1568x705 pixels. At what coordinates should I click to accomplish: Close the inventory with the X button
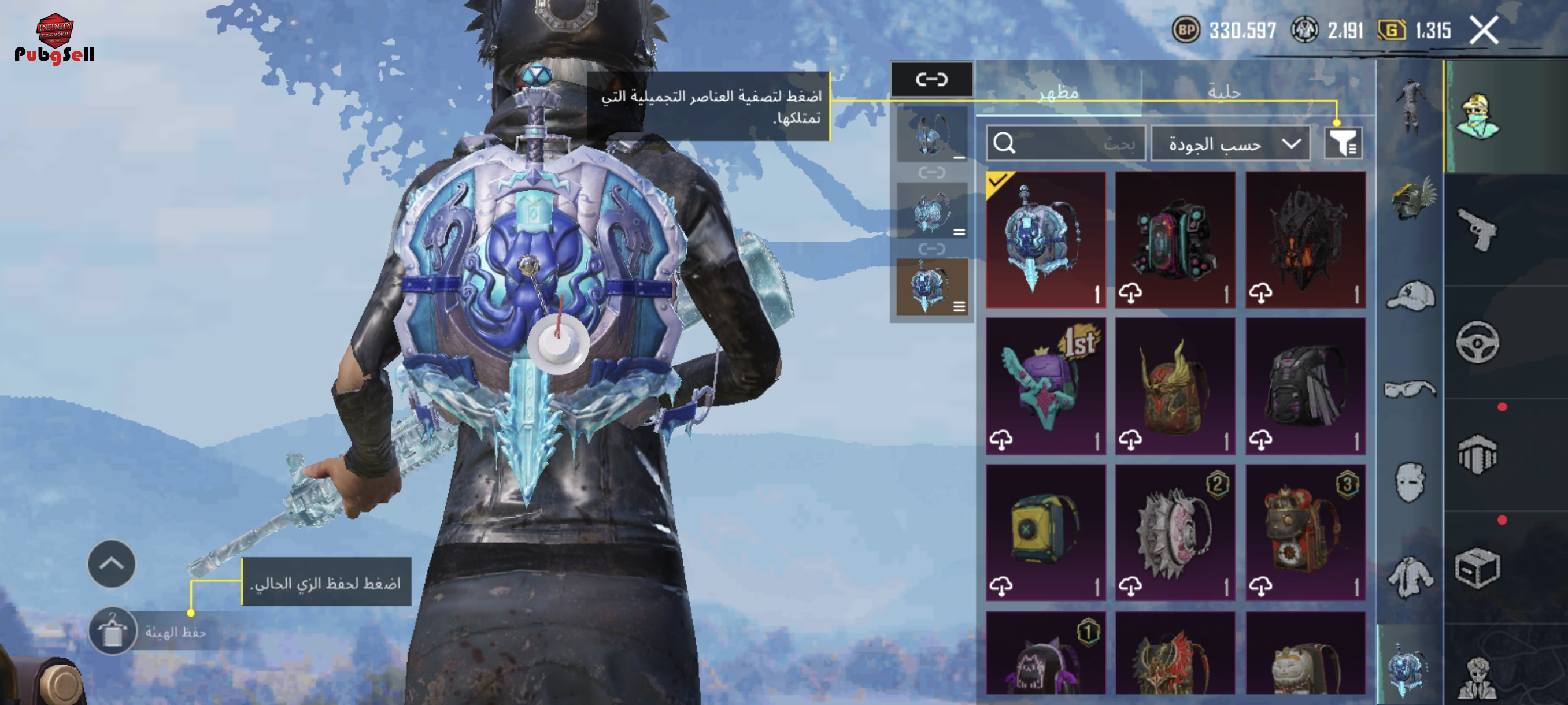pos(1484,31)
